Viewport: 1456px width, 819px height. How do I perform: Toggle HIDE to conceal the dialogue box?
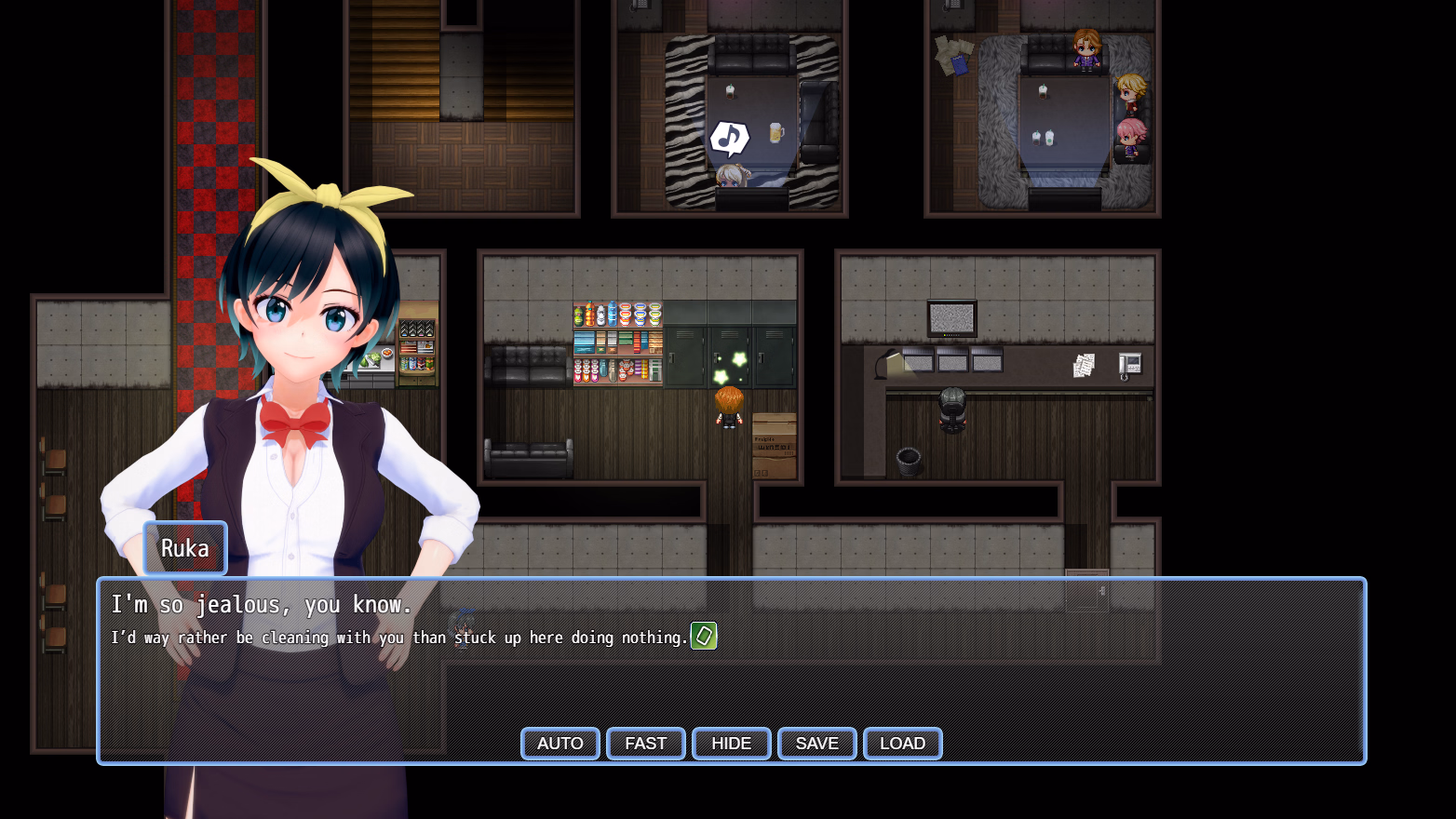731,744
